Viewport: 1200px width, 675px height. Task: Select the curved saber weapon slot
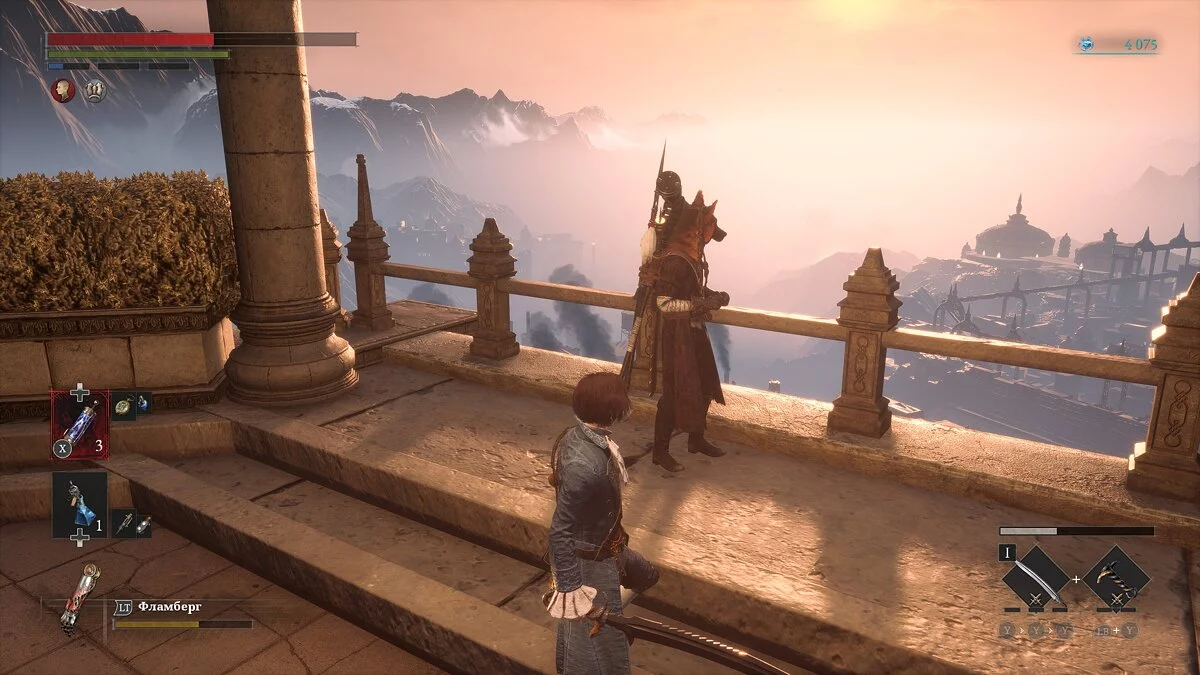coord(1036,579)
